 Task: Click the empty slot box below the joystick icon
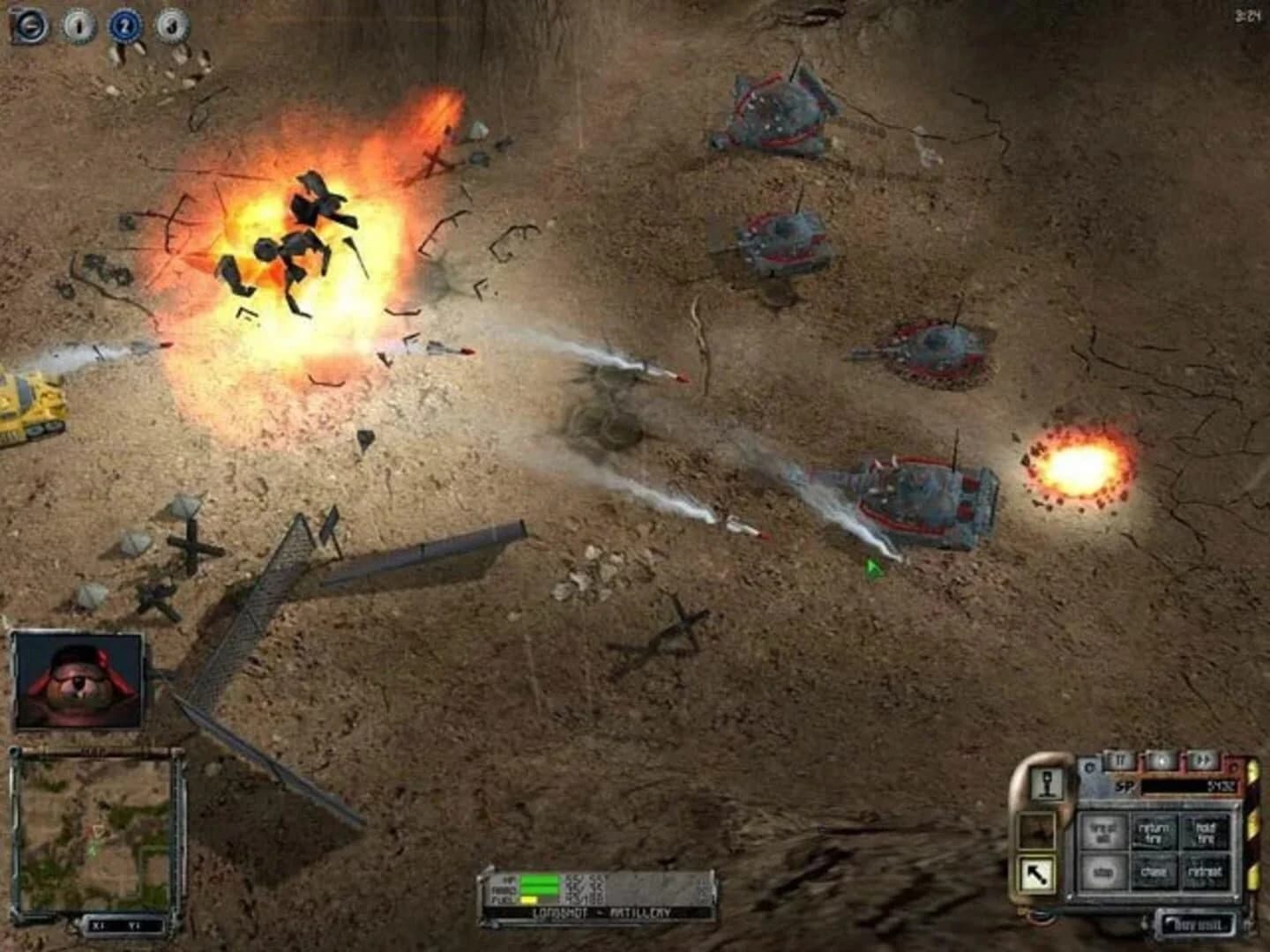(1037, 831)
